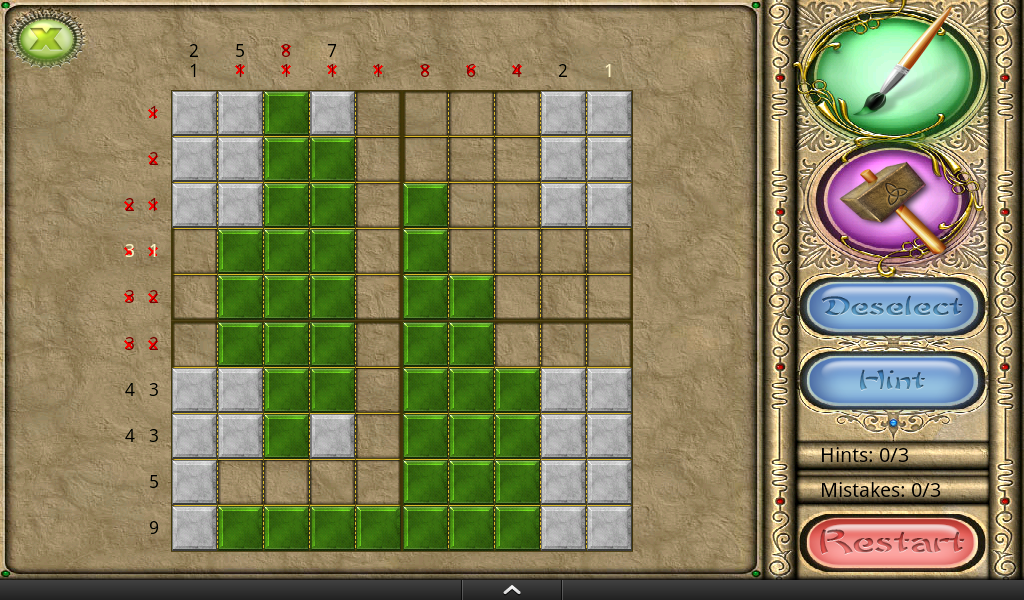
Task: Expand the bottom arrow bar
Action: tap(511, 590)
